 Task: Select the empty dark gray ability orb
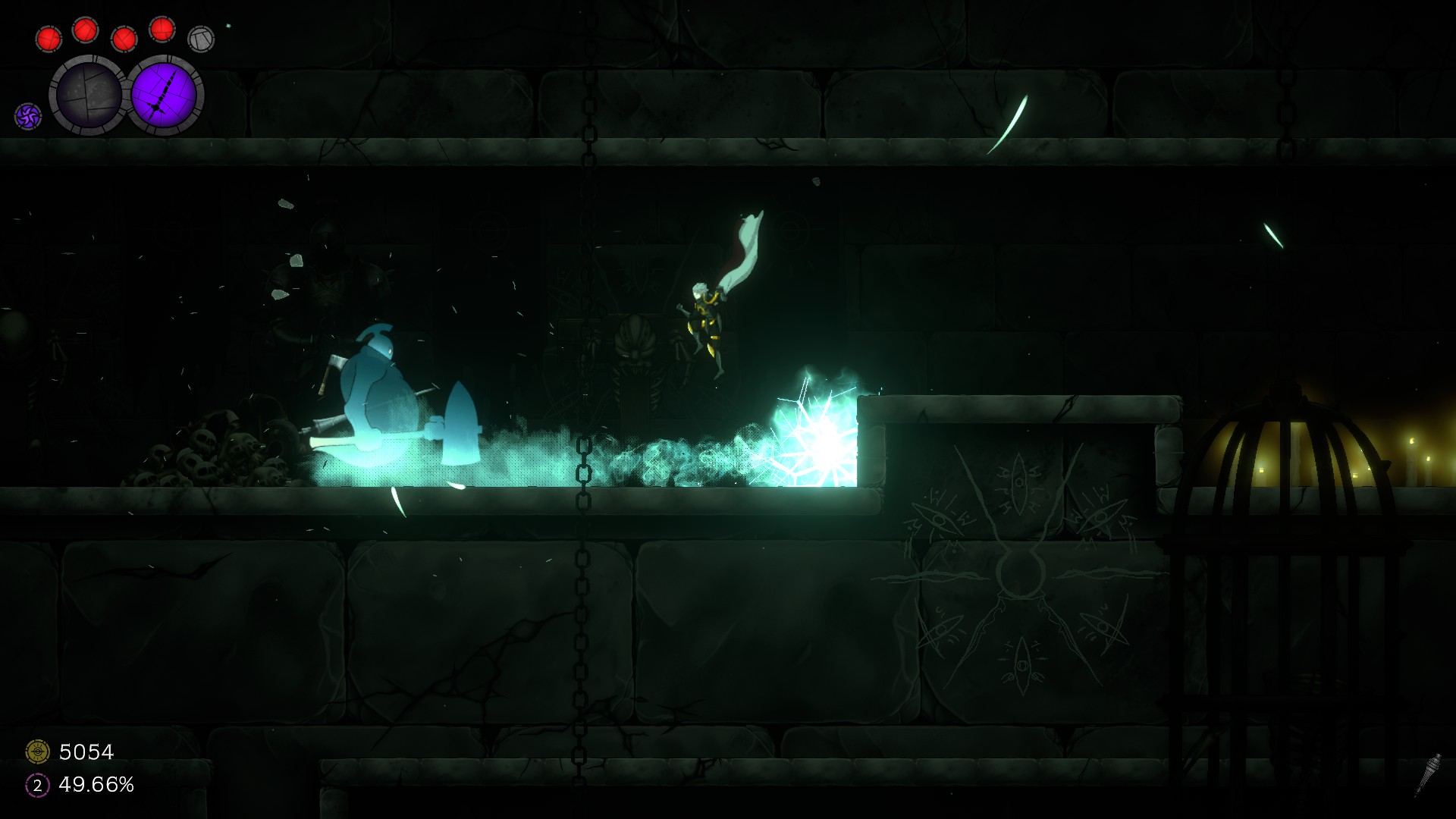coord(89,95)
